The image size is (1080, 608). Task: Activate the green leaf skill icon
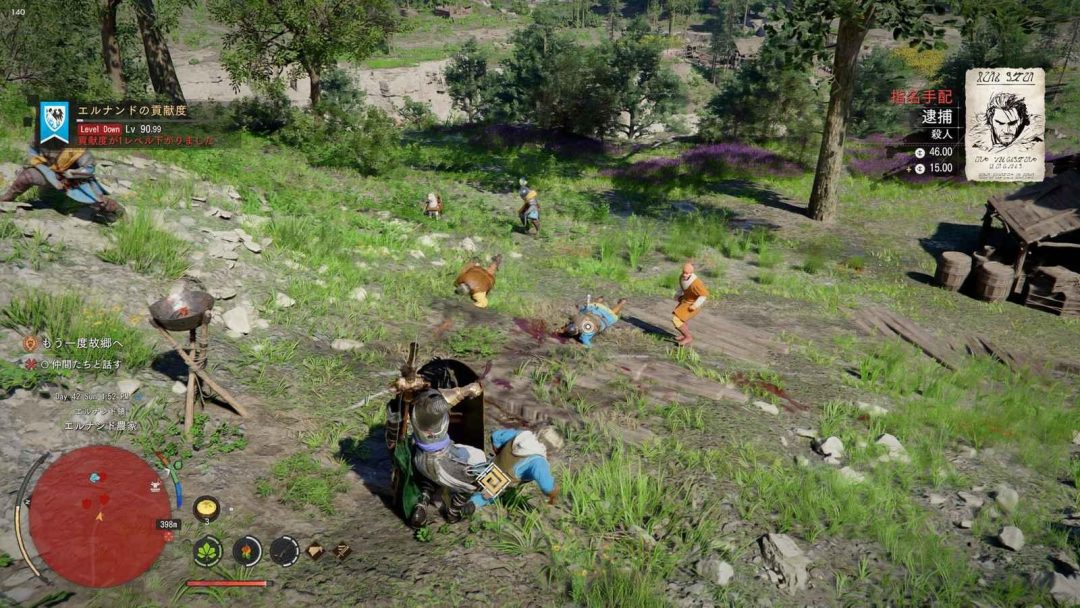coord(207,550)
